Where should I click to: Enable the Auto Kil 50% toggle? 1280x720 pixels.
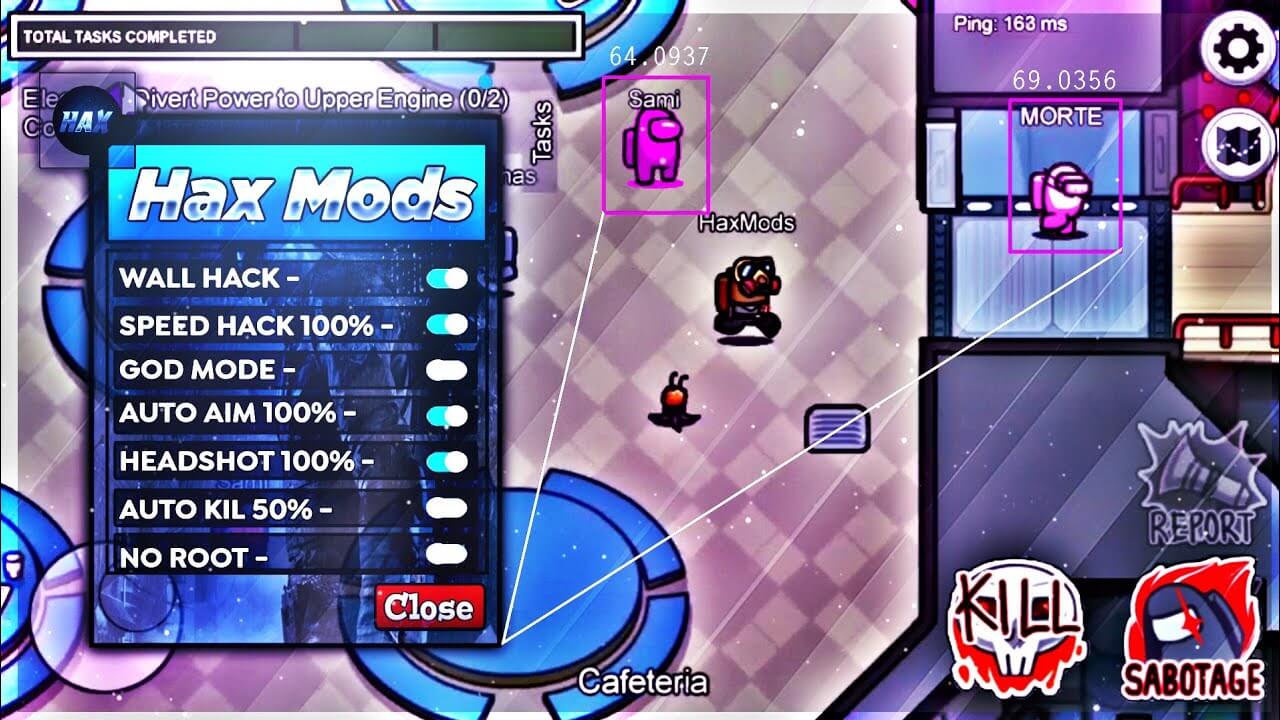[449, 508]
